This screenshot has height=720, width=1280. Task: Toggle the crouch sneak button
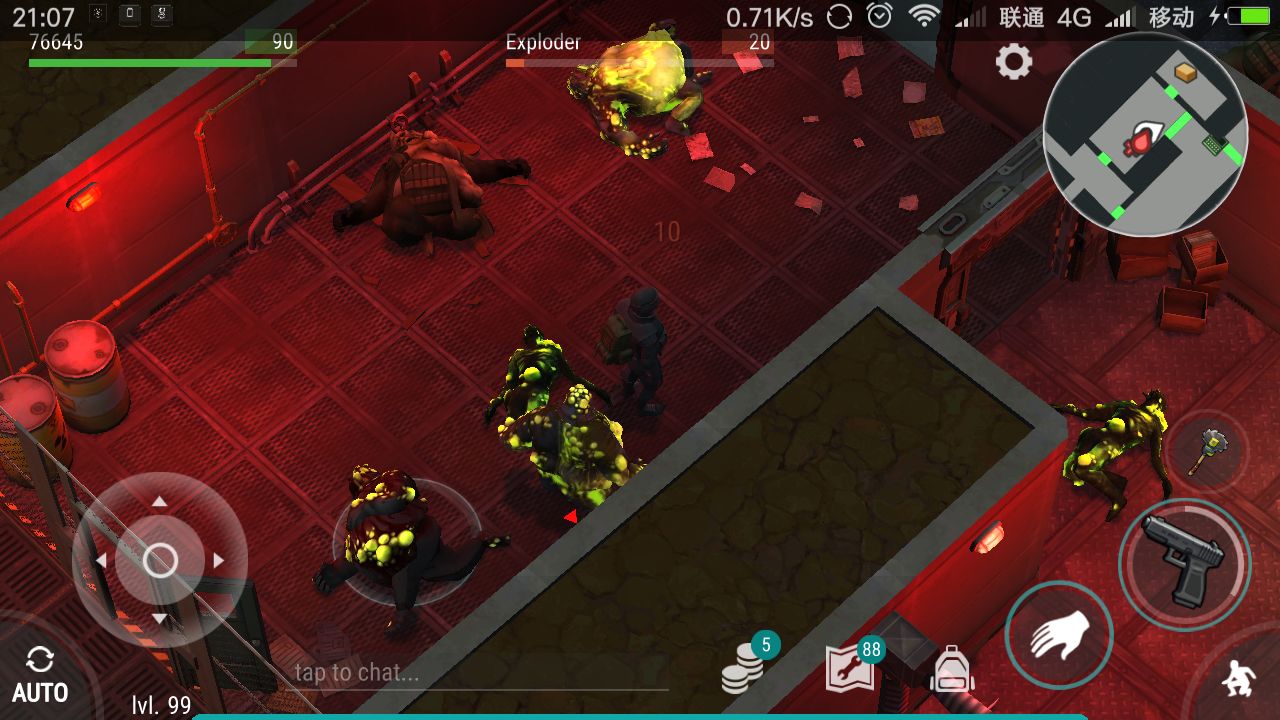click(x=1240, y=680)
